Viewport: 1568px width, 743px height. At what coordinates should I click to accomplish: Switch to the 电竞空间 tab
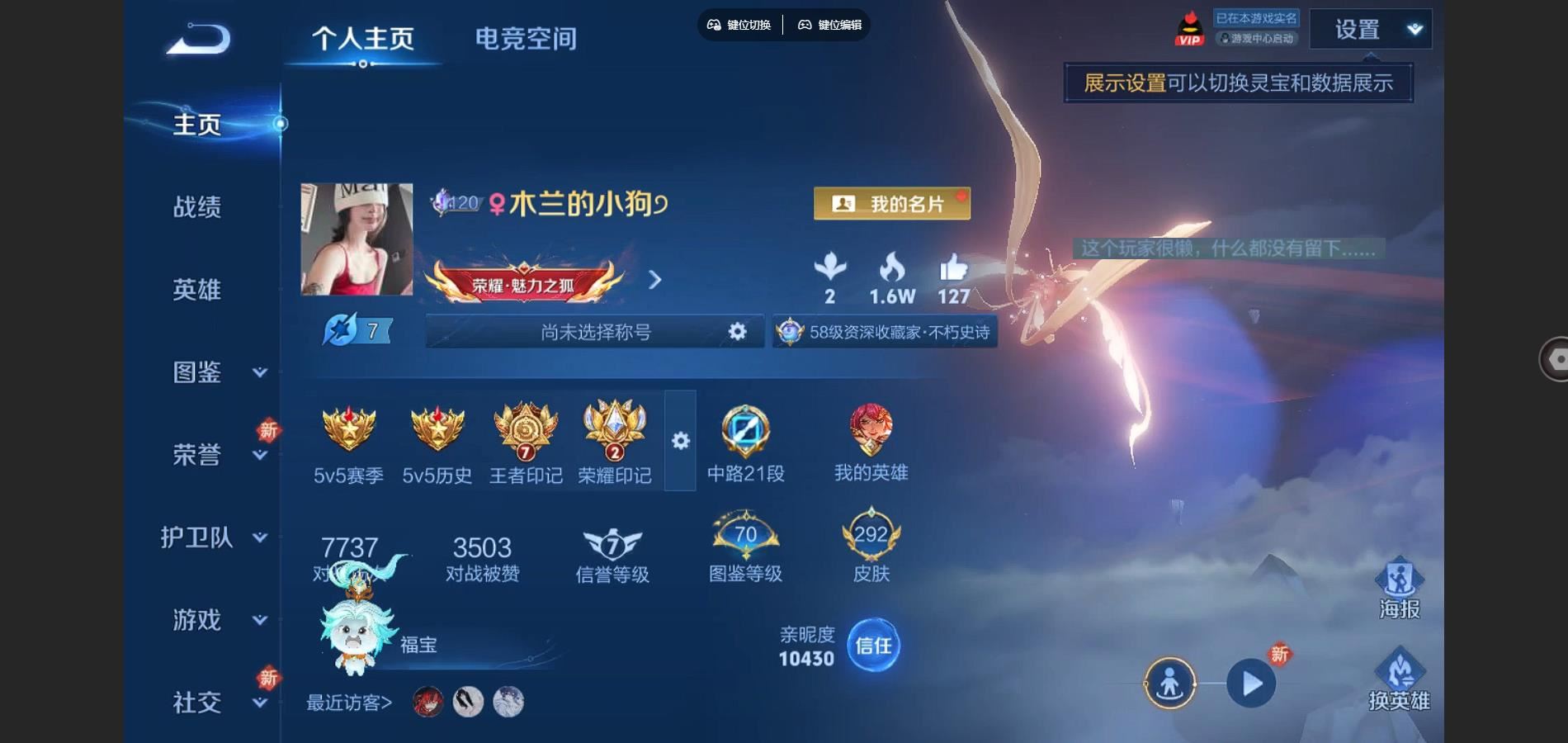coord(526,39)
